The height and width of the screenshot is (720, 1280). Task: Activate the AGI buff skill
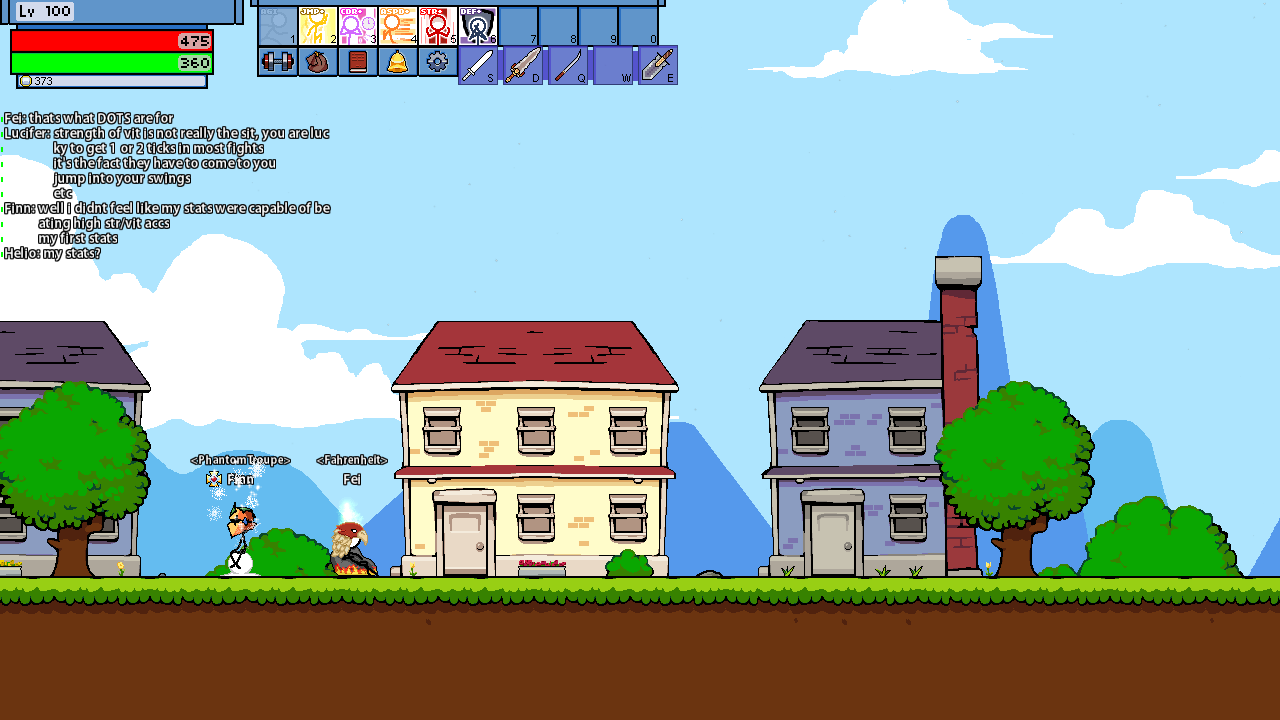pos(278,27)
